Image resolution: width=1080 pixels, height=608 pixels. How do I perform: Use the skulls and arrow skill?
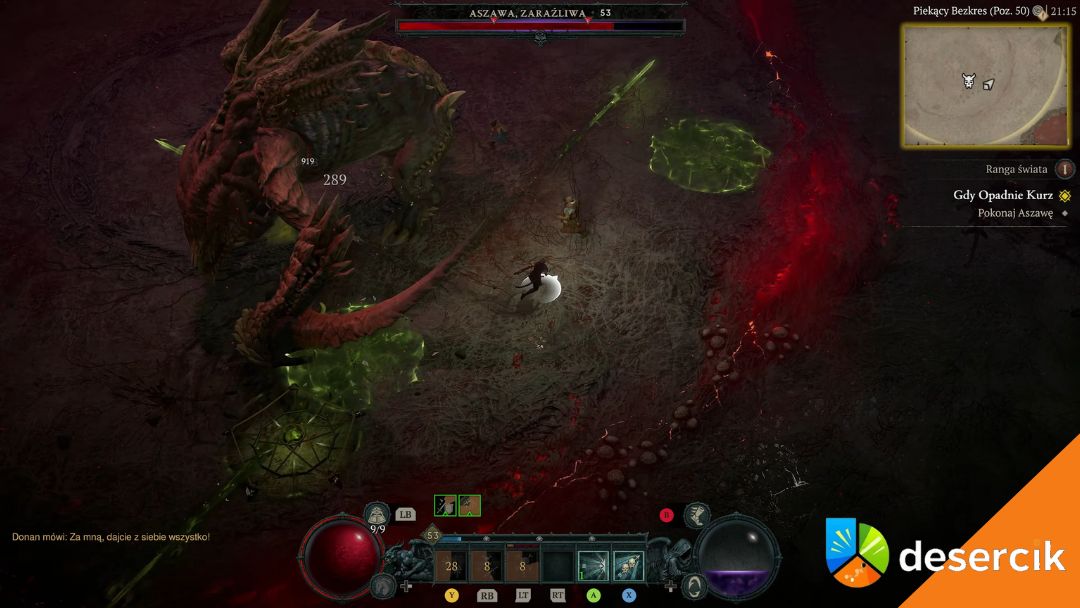click(x=627, y=567)
